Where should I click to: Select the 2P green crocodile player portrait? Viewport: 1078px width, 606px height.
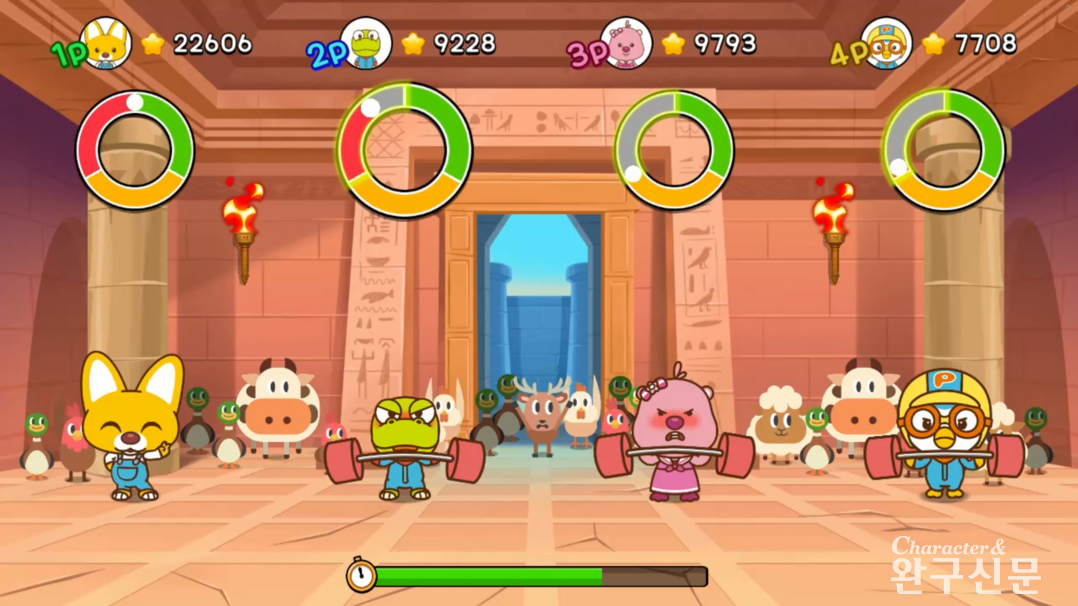pyautogui.click(x=366, y=43)
